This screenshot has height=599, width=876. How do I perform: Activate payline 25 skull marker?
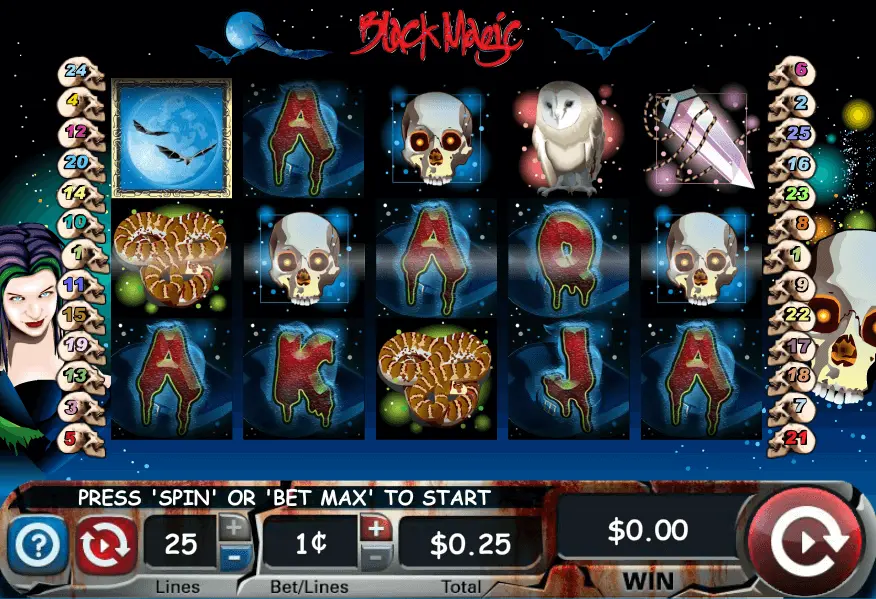pos(797,132)
